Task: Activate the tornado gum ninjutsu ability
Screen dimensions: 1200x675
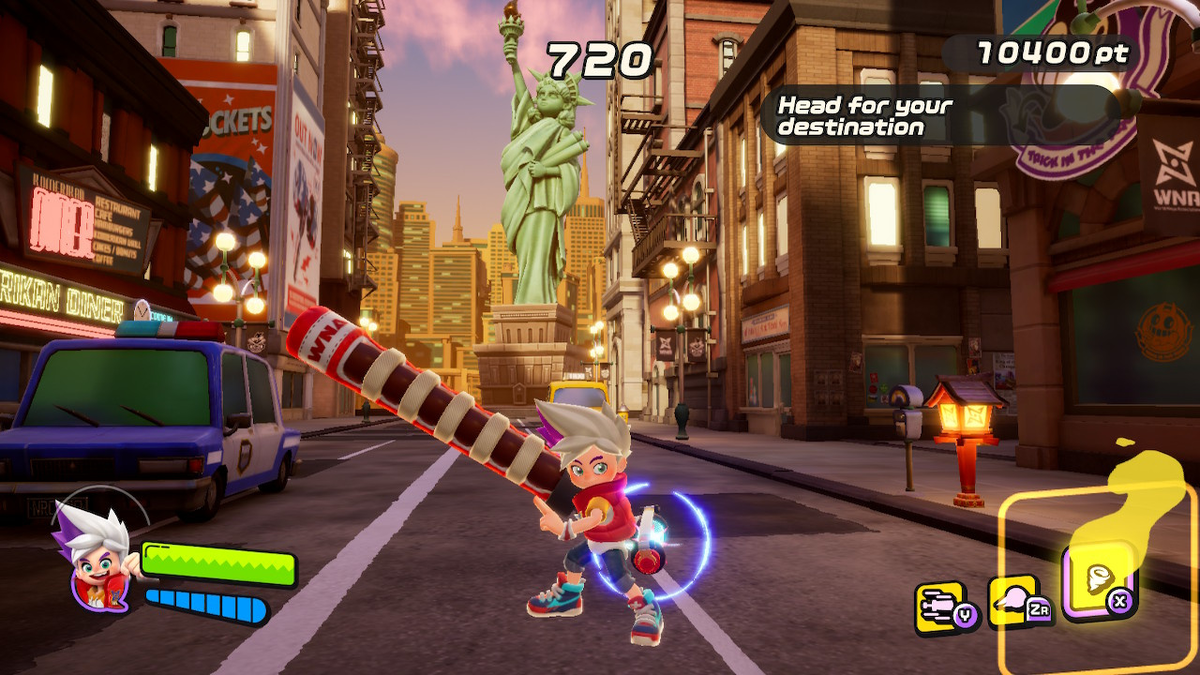Action: [1099, 582]
